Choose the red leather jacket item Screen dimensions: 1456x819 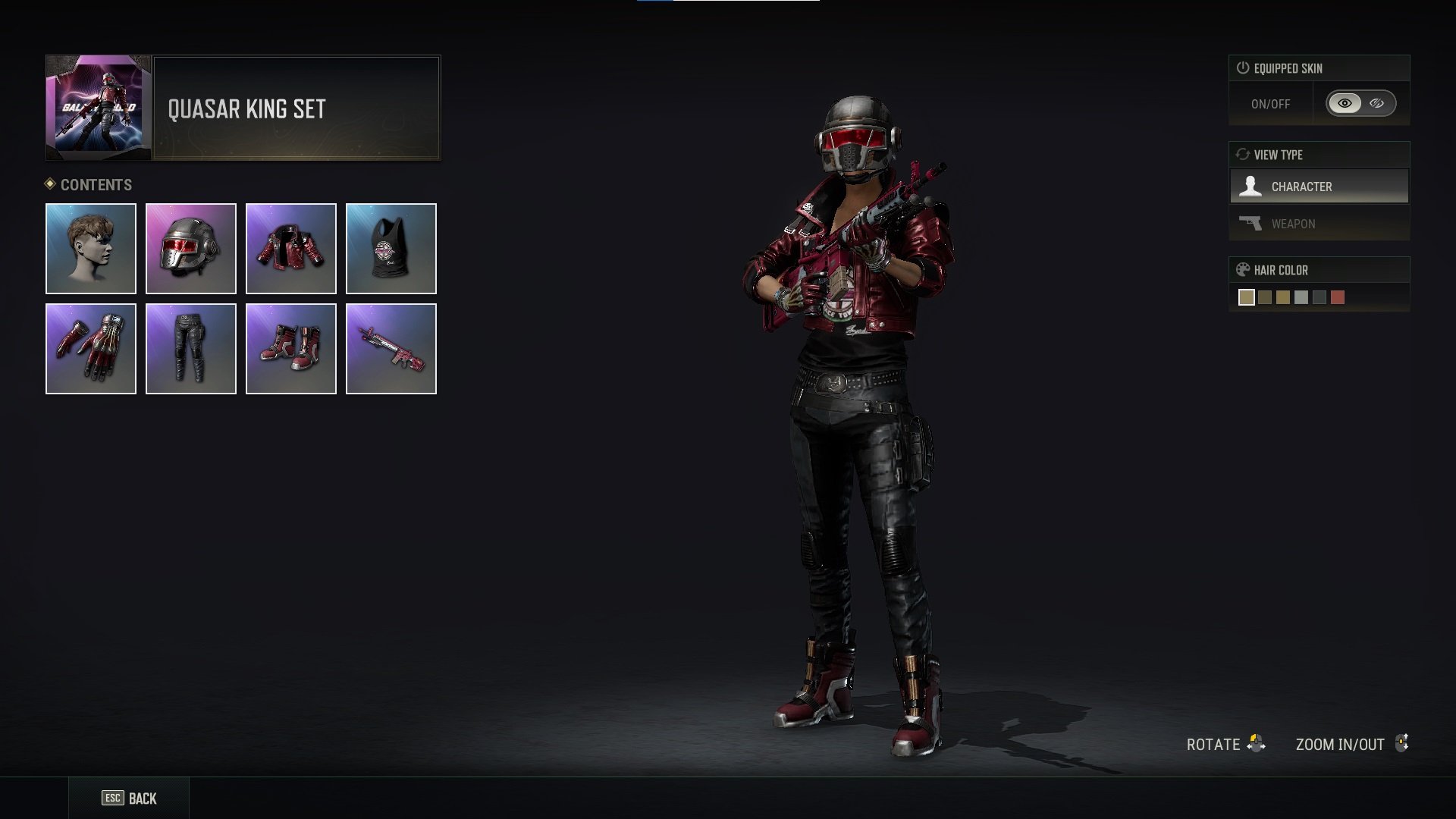click(x=291, y=249)
